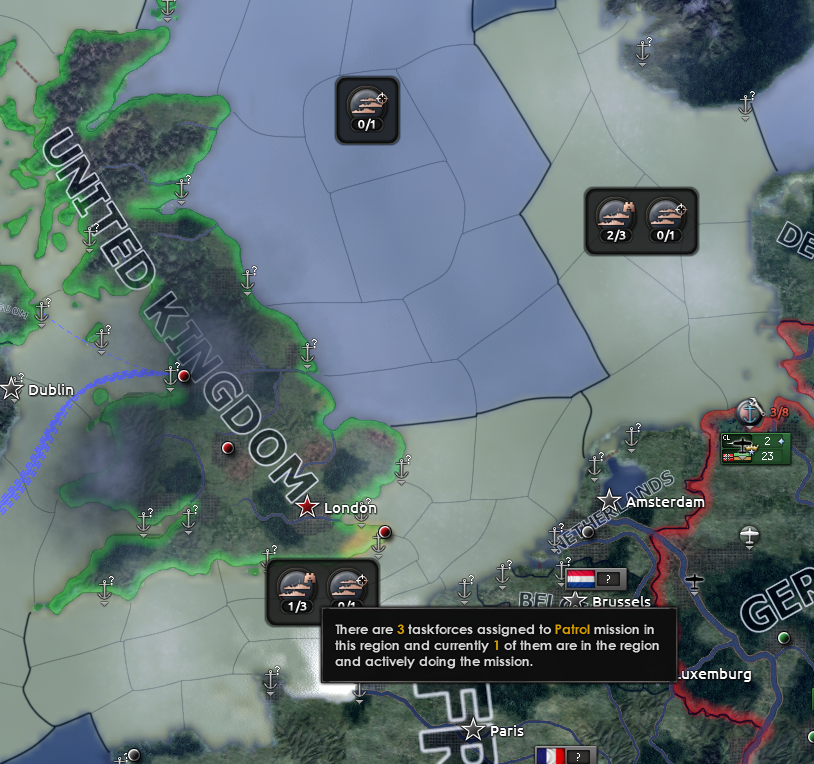The width and height of the screenshot is (814, 764).
Task: Open the 1/3 patrol taskforce icon
Action: point(296,590)
